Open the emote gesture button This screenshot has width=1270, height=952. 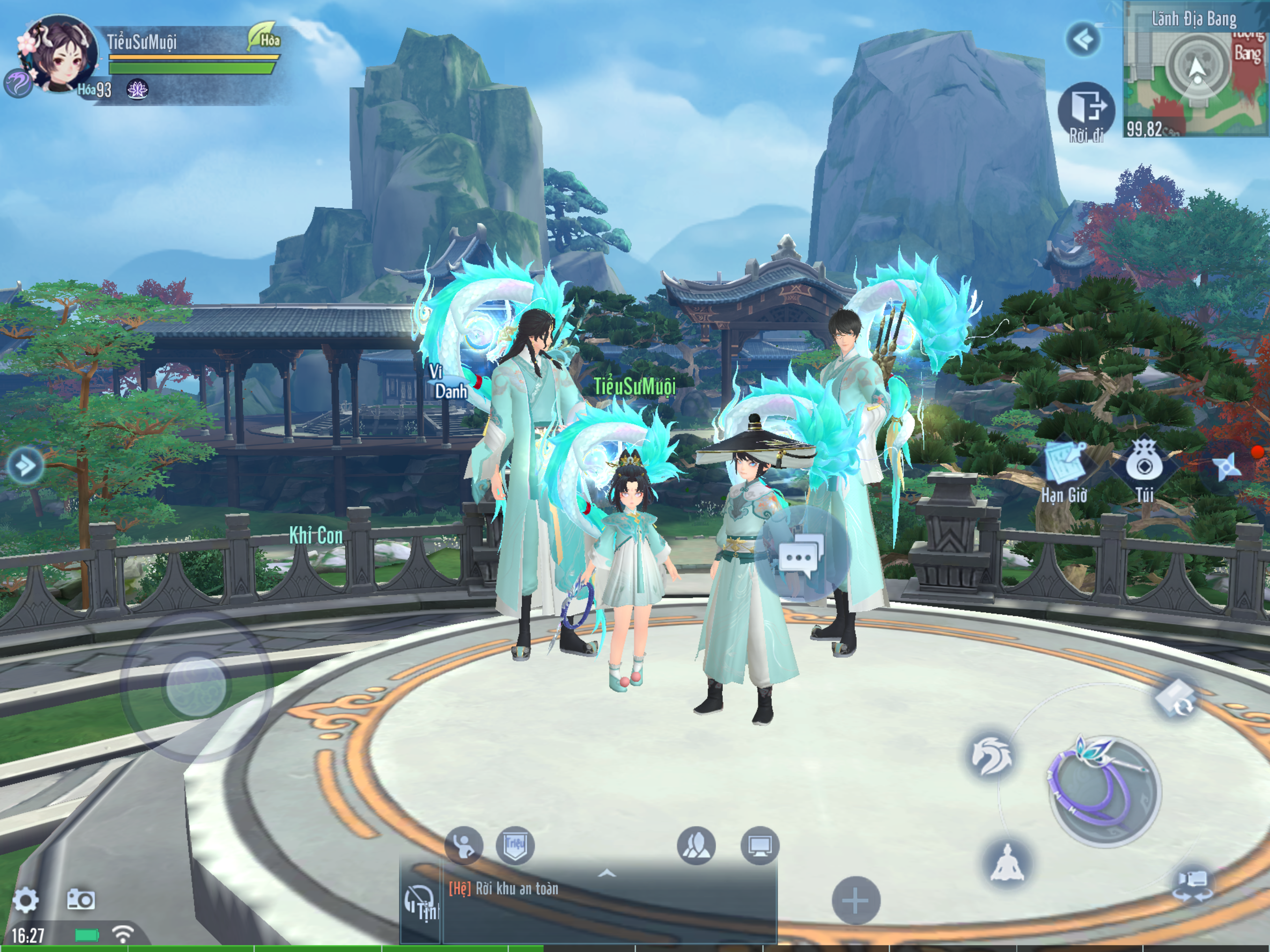coord(463,845)
